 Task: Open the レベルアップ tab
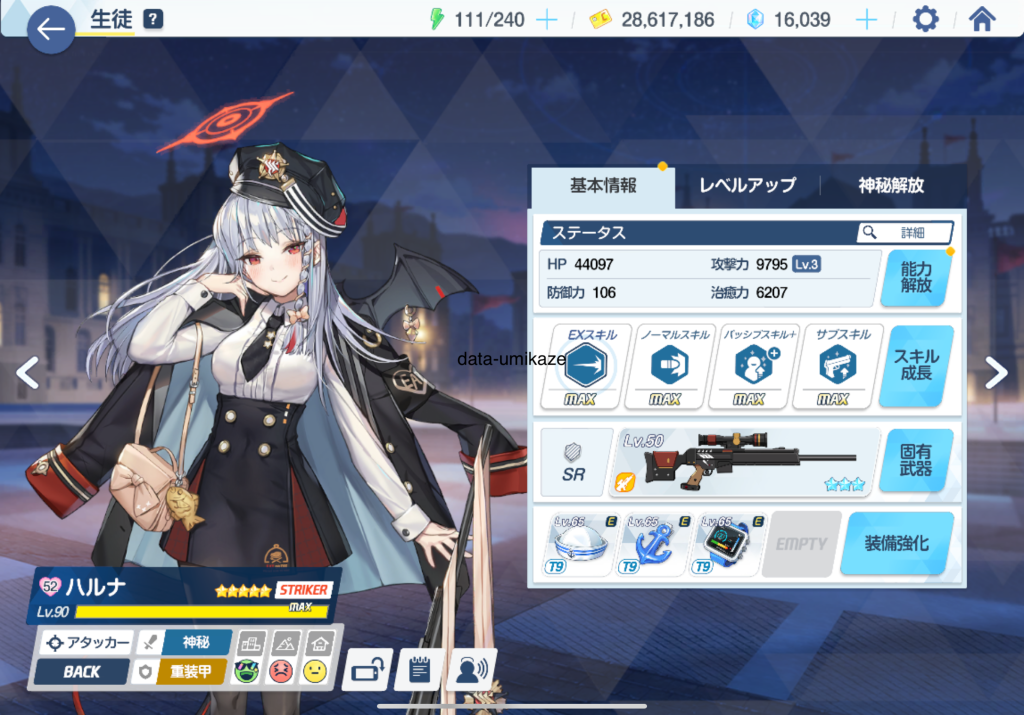pos(747,185)
